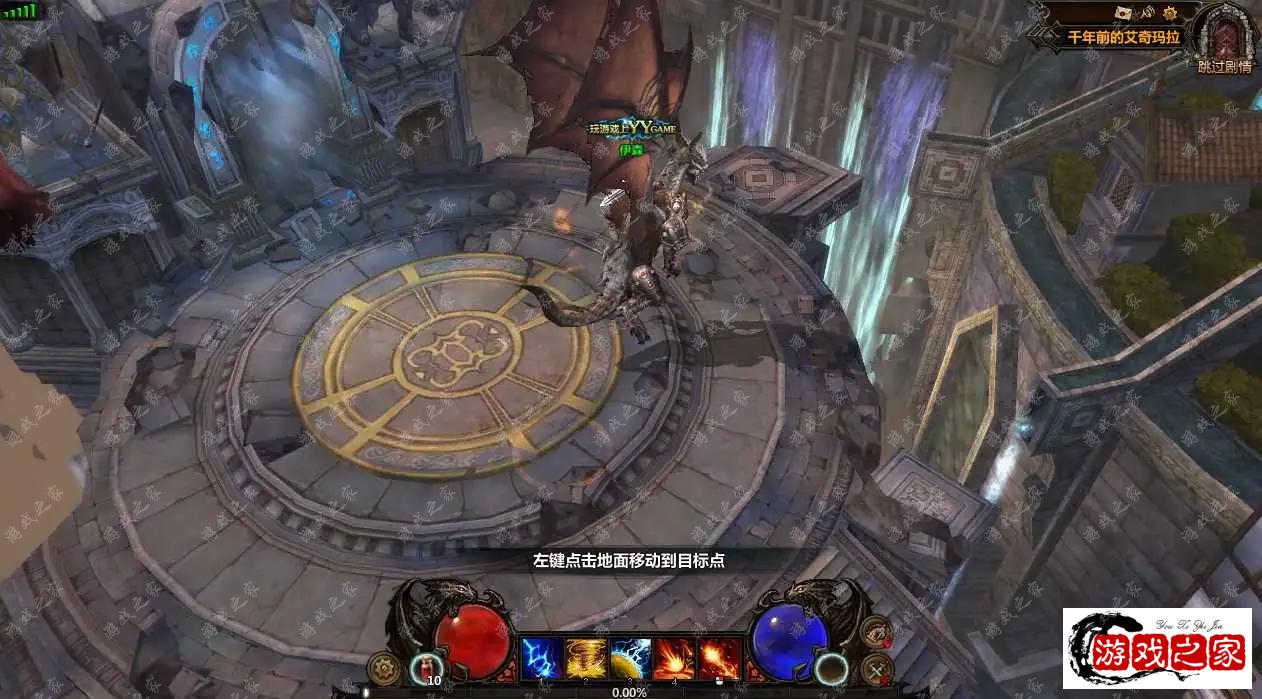1262x699 pixels.
Task: Click the empty round slot by the mana orb
Action: point(831,667)
